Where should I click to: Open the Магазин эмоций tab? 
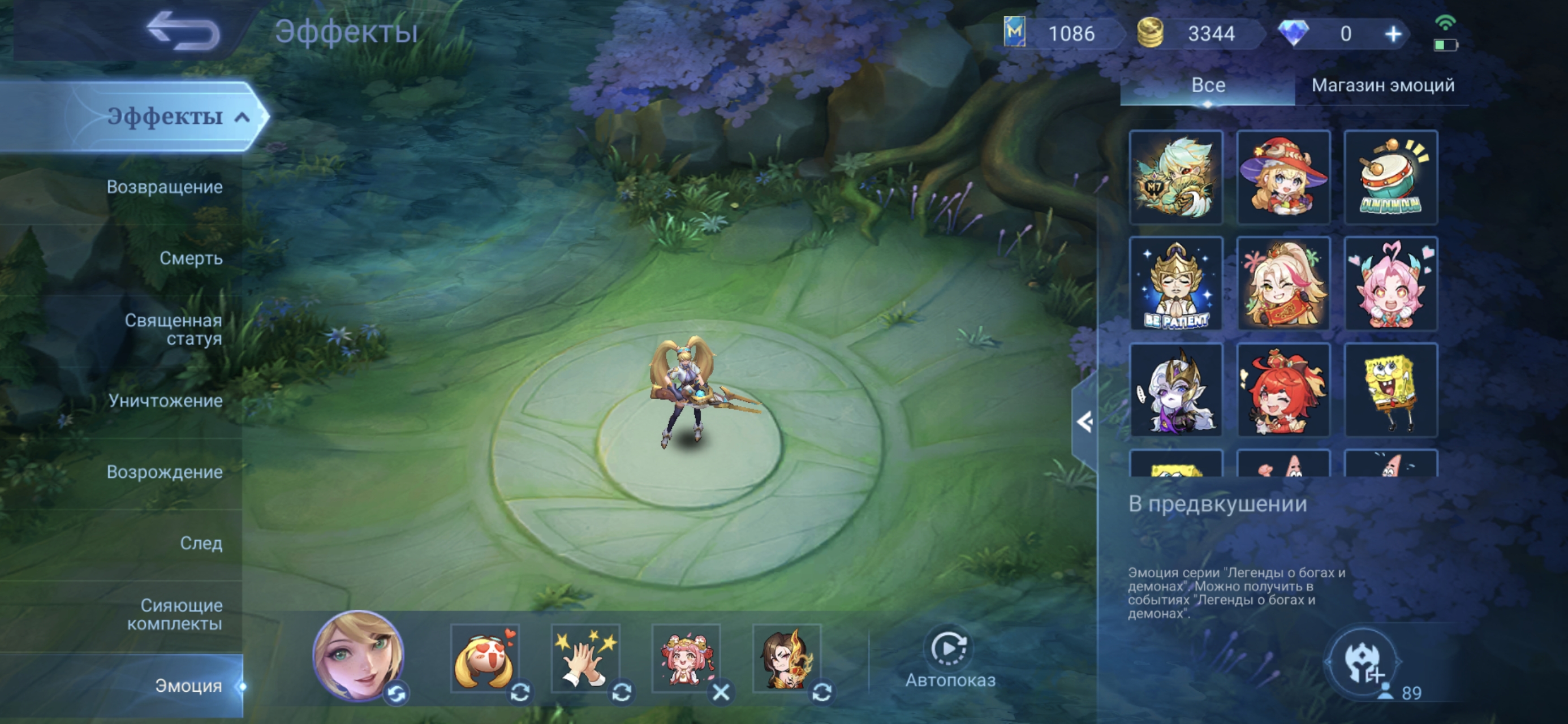click(x=1382, y=85)
